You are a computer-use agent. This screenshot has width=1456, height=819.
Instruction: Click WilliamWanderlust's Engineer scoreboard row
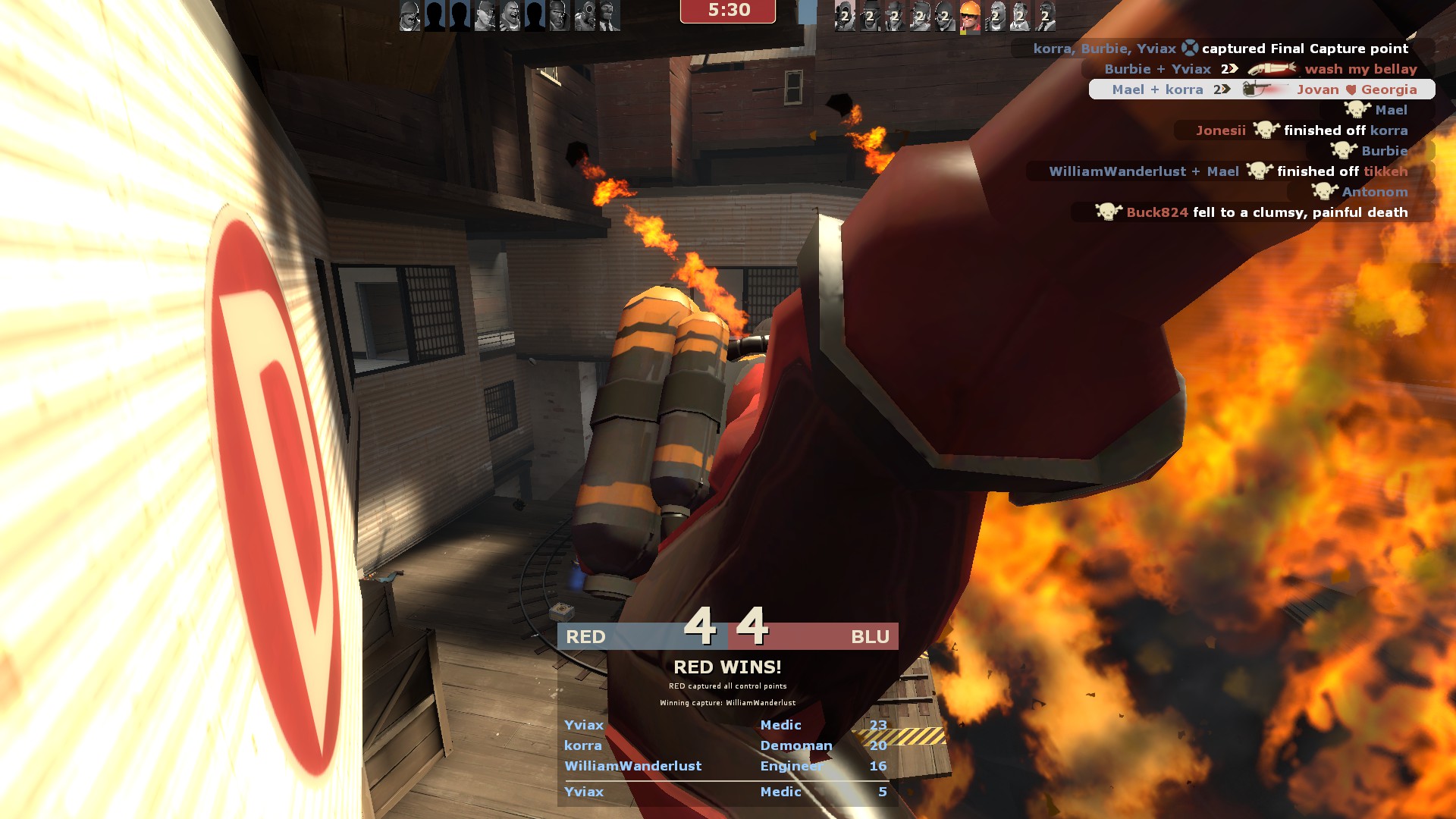(726, 766)
